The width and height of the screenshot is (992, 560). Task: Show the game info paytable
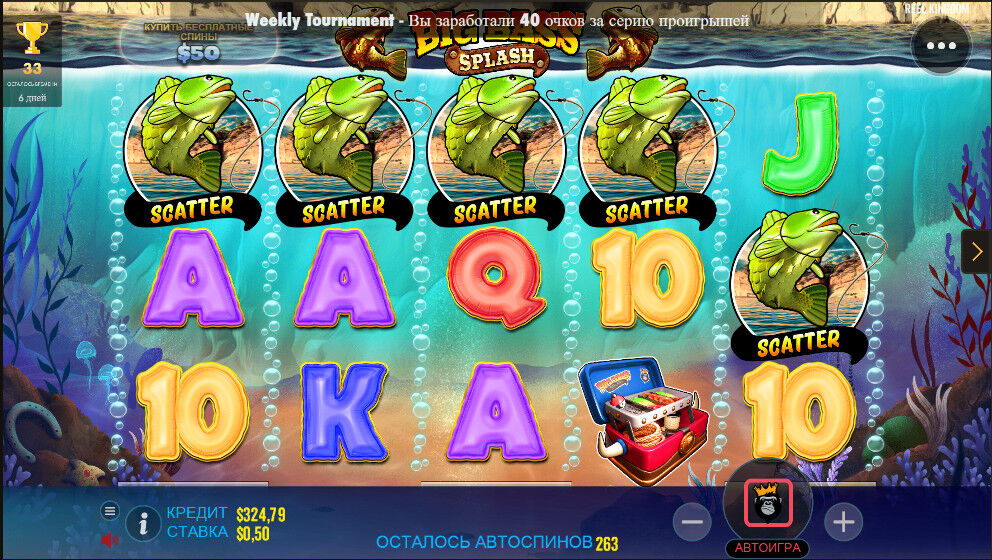tap(144, 522)
